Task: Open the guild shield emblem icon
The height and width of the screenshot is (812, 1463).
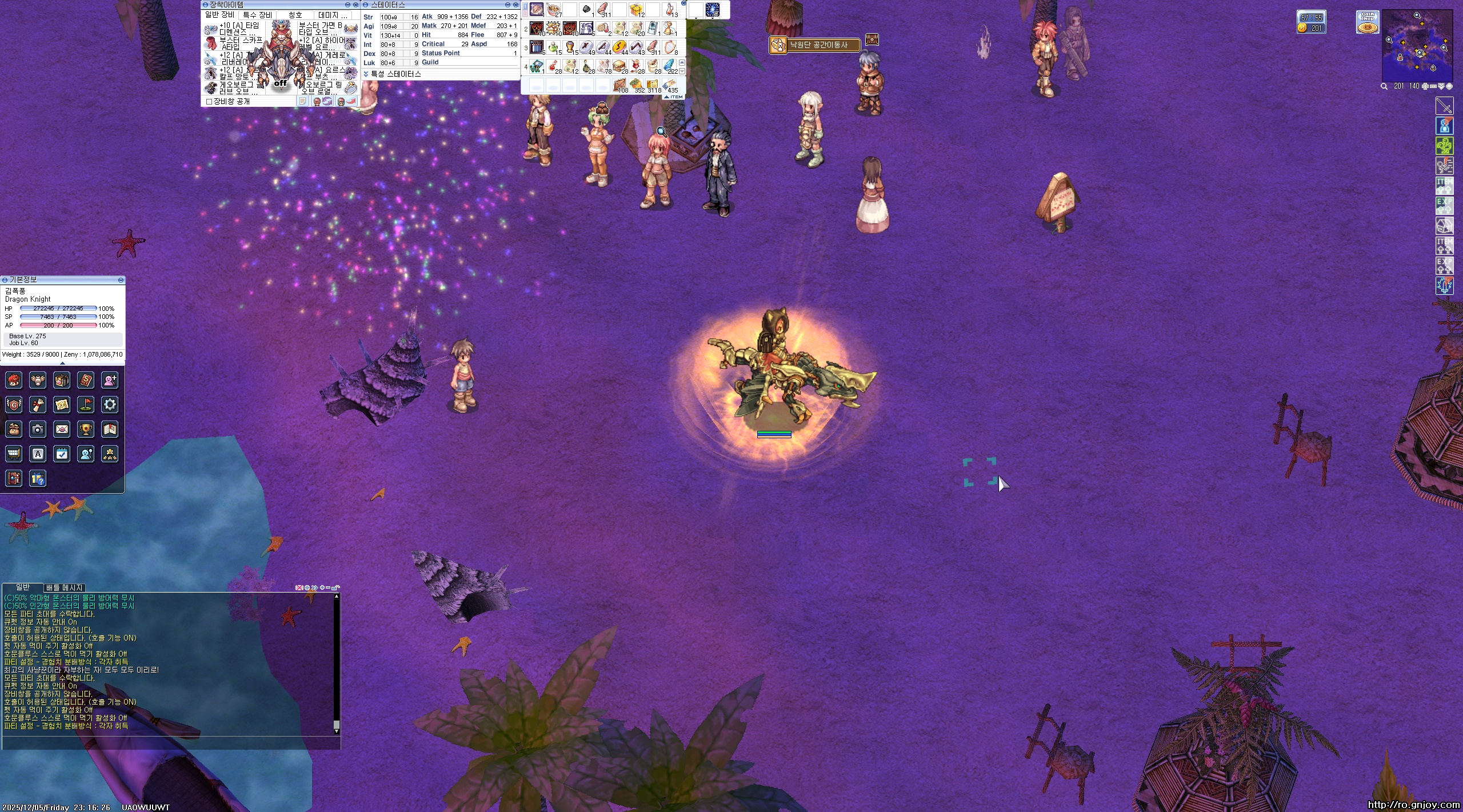Action: (14, 405)
